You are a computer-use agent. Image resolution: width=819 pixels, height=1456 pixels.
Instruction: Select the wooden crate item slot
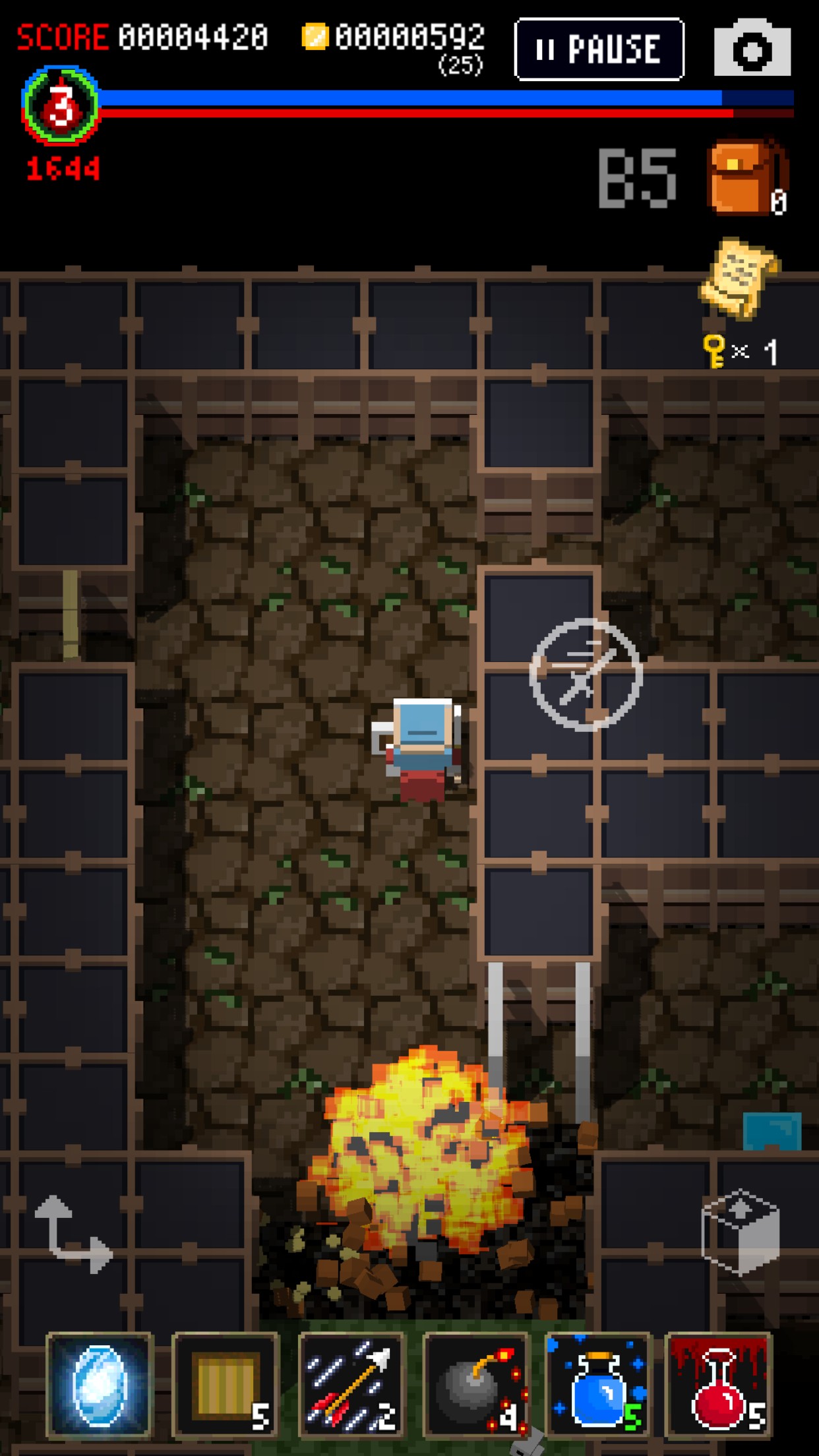tap(226, 1385)
